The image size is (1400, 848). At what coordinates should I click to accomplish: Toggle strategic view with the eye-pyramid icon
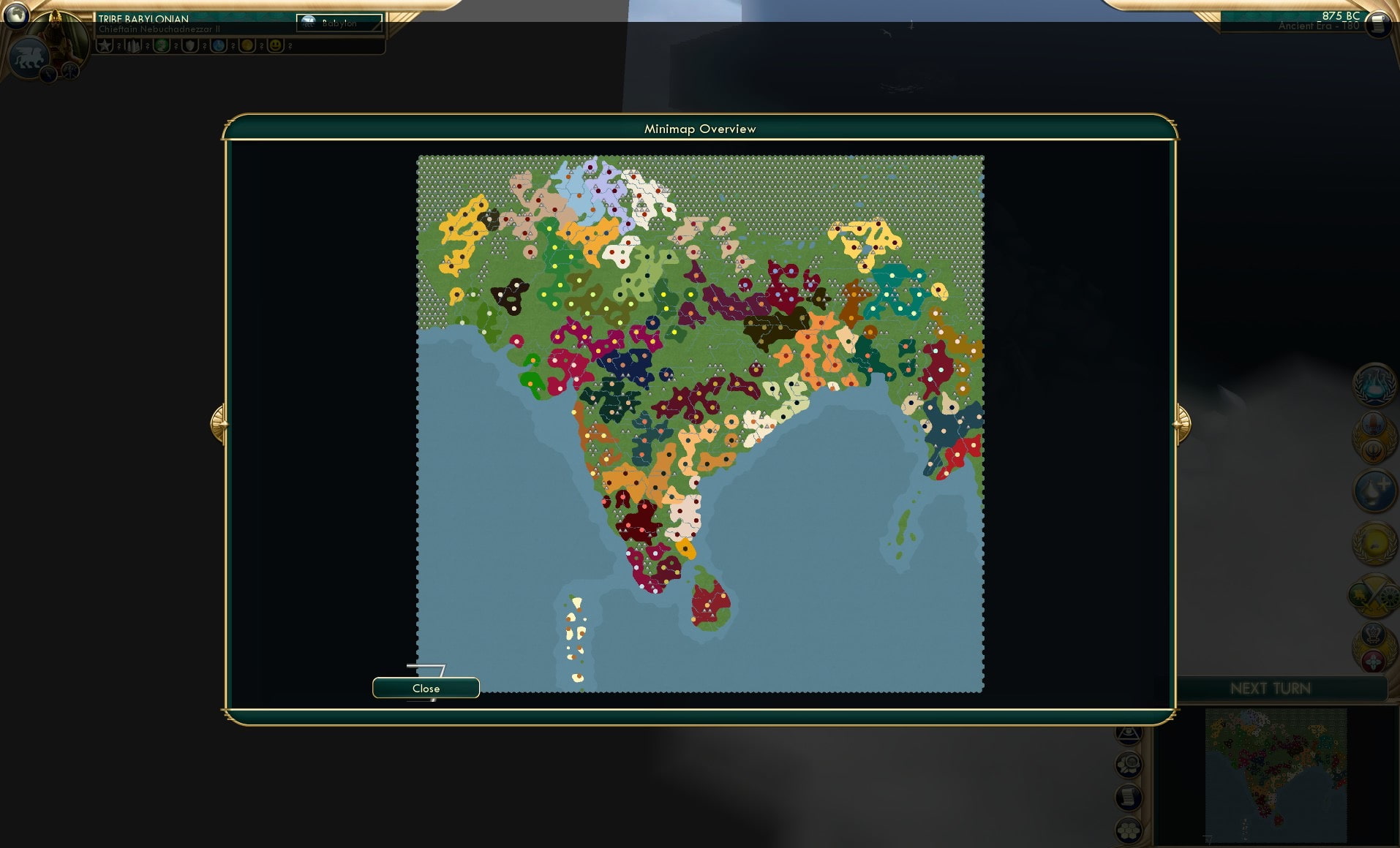(x=1127, y=735)
